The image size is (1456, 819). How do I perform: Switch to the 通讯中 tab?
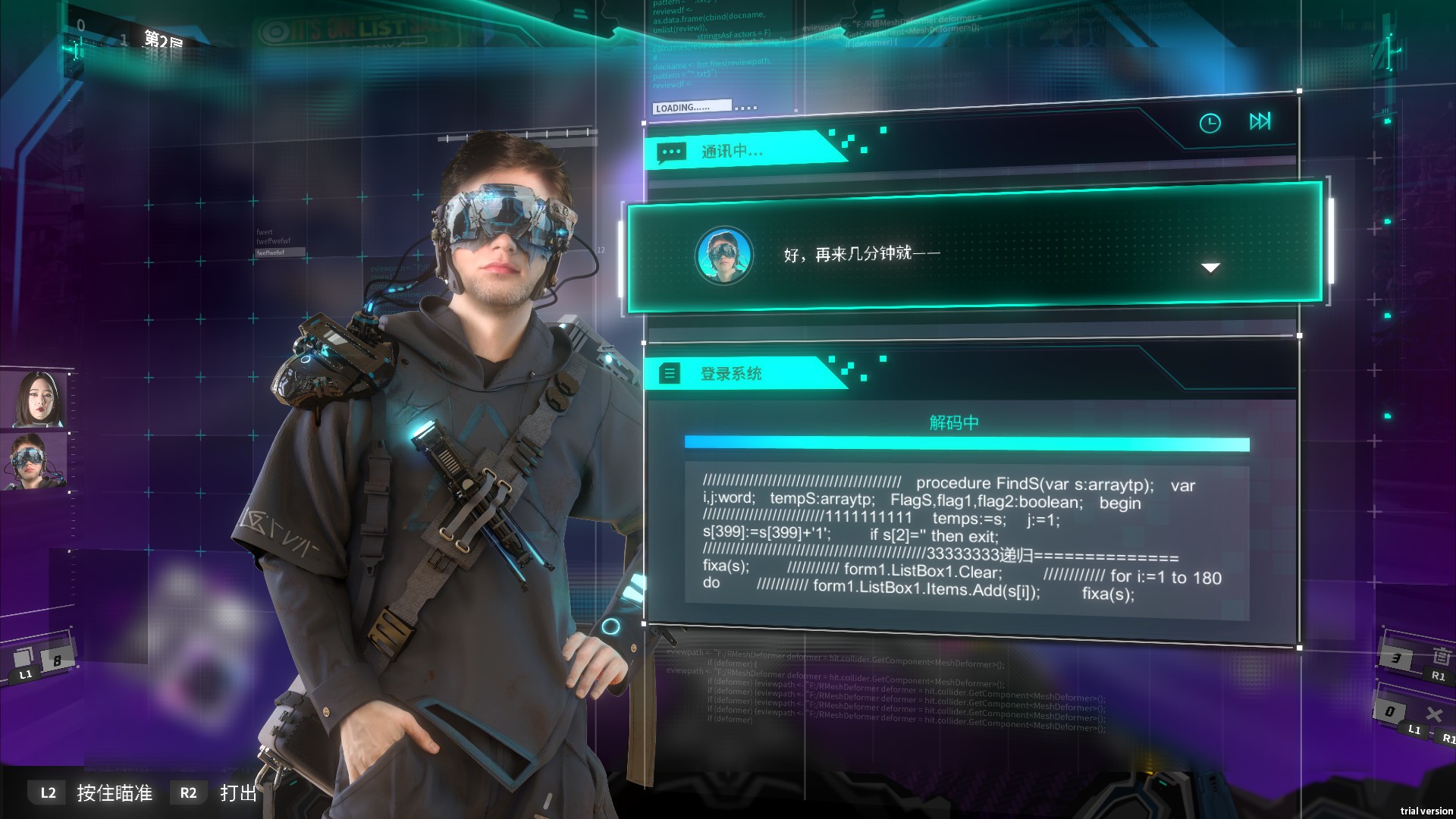[732, 151]
